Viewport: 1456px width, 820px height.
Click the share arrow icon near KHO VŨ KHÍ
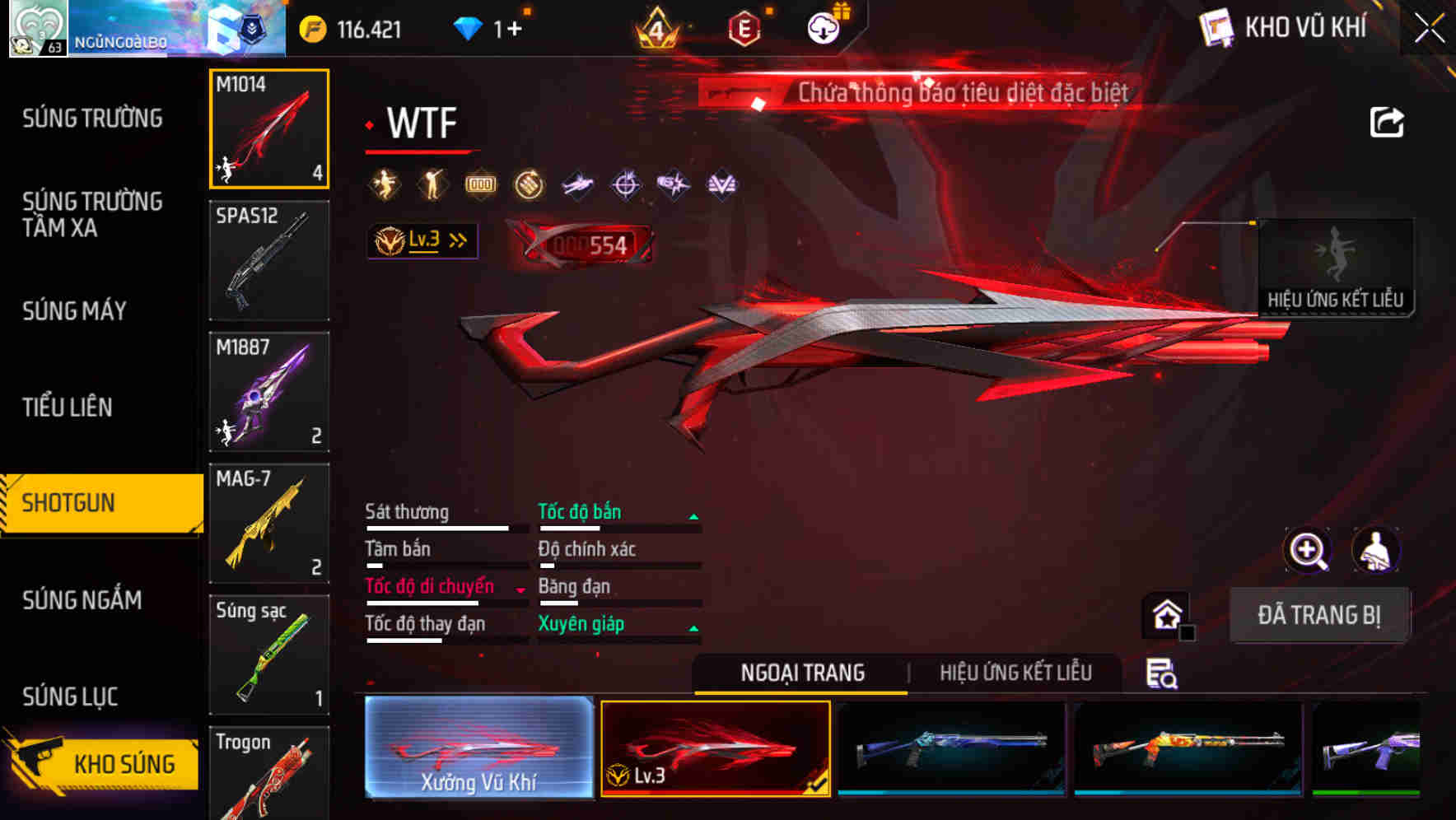pyautogui.click(x=1388, y=120)
